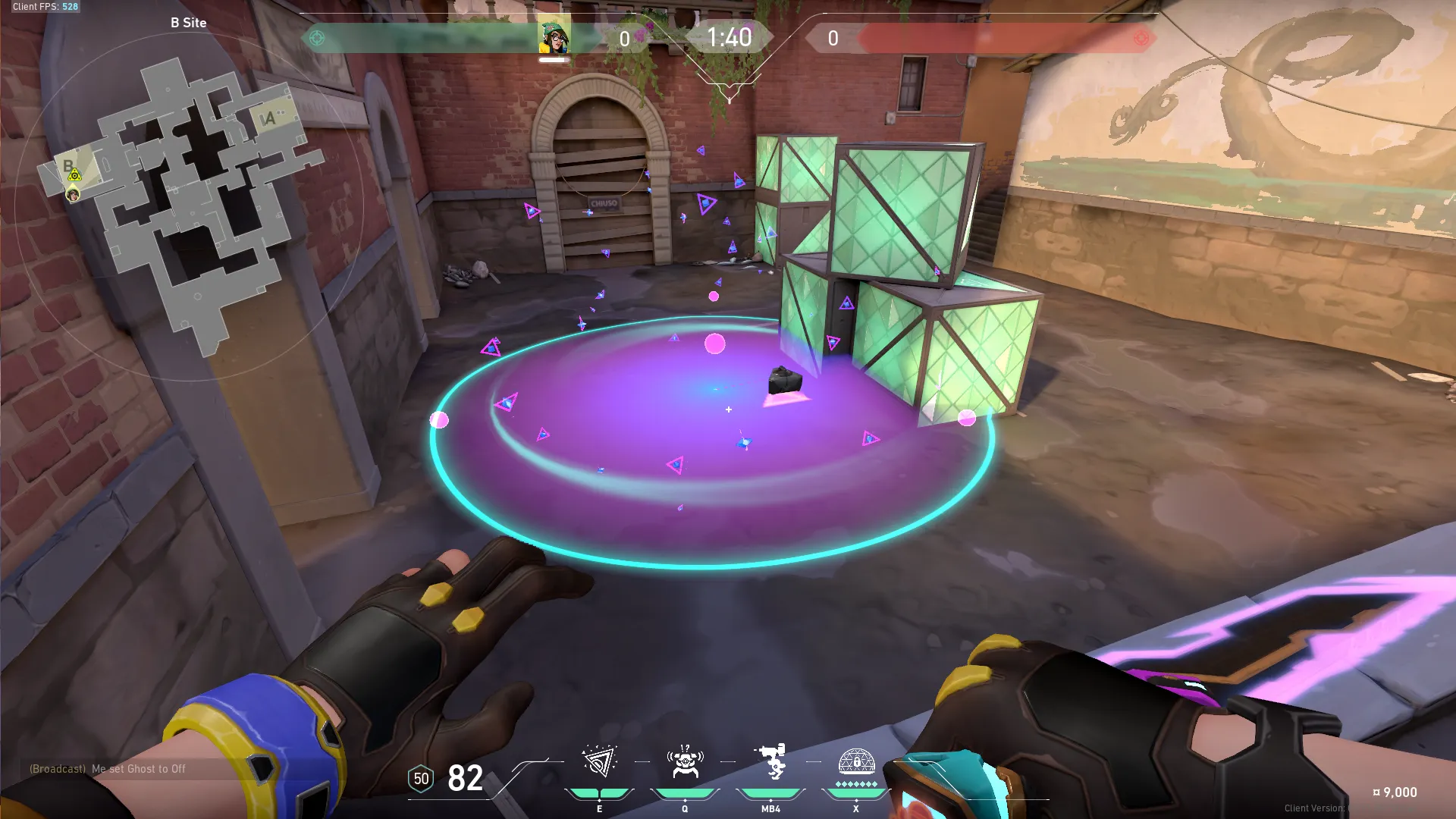Open the broadcast chat message box
Viewport: 1456px width, 819px height.
108,769
